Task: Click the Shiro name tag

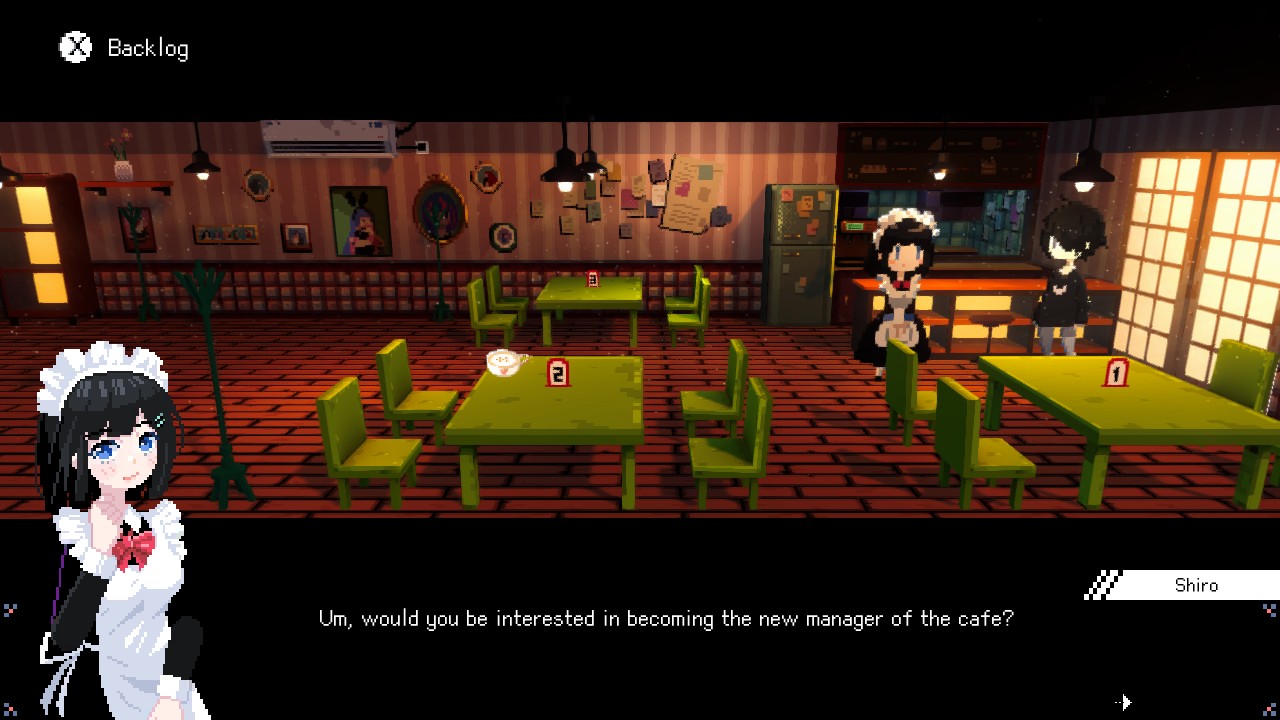Action: coord(1197,585)
